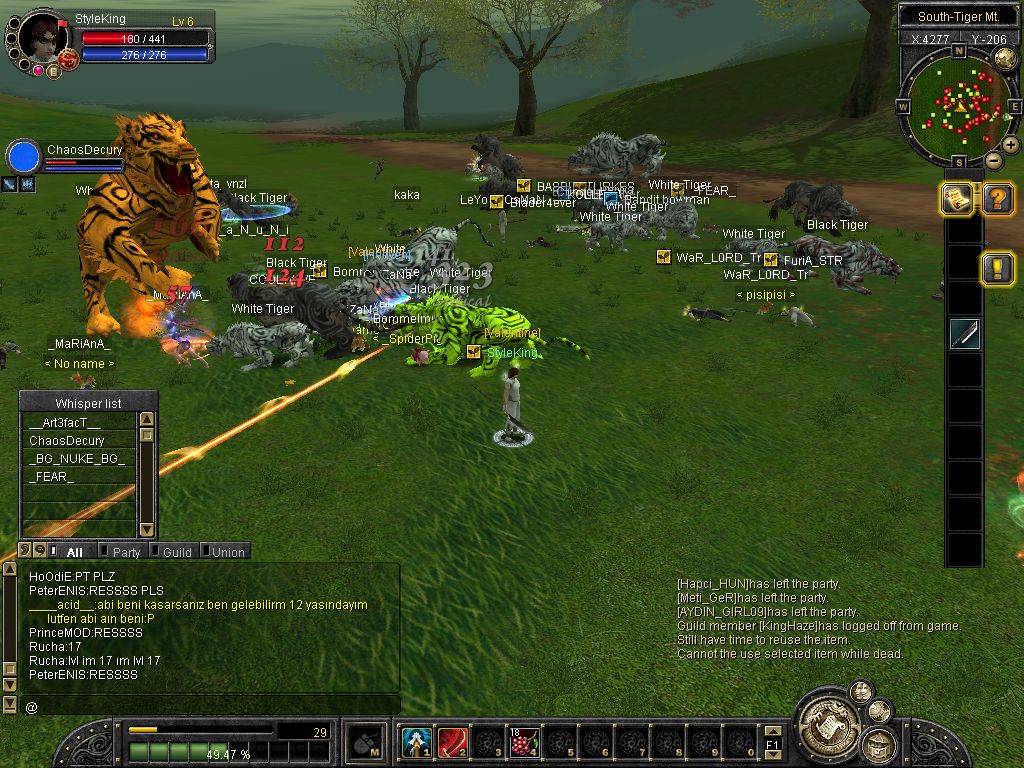Viewport: 1024px width, 768px height.
Task: Choose __Art3facT__ from the whisper list
Action: click(x=66, y=423)
